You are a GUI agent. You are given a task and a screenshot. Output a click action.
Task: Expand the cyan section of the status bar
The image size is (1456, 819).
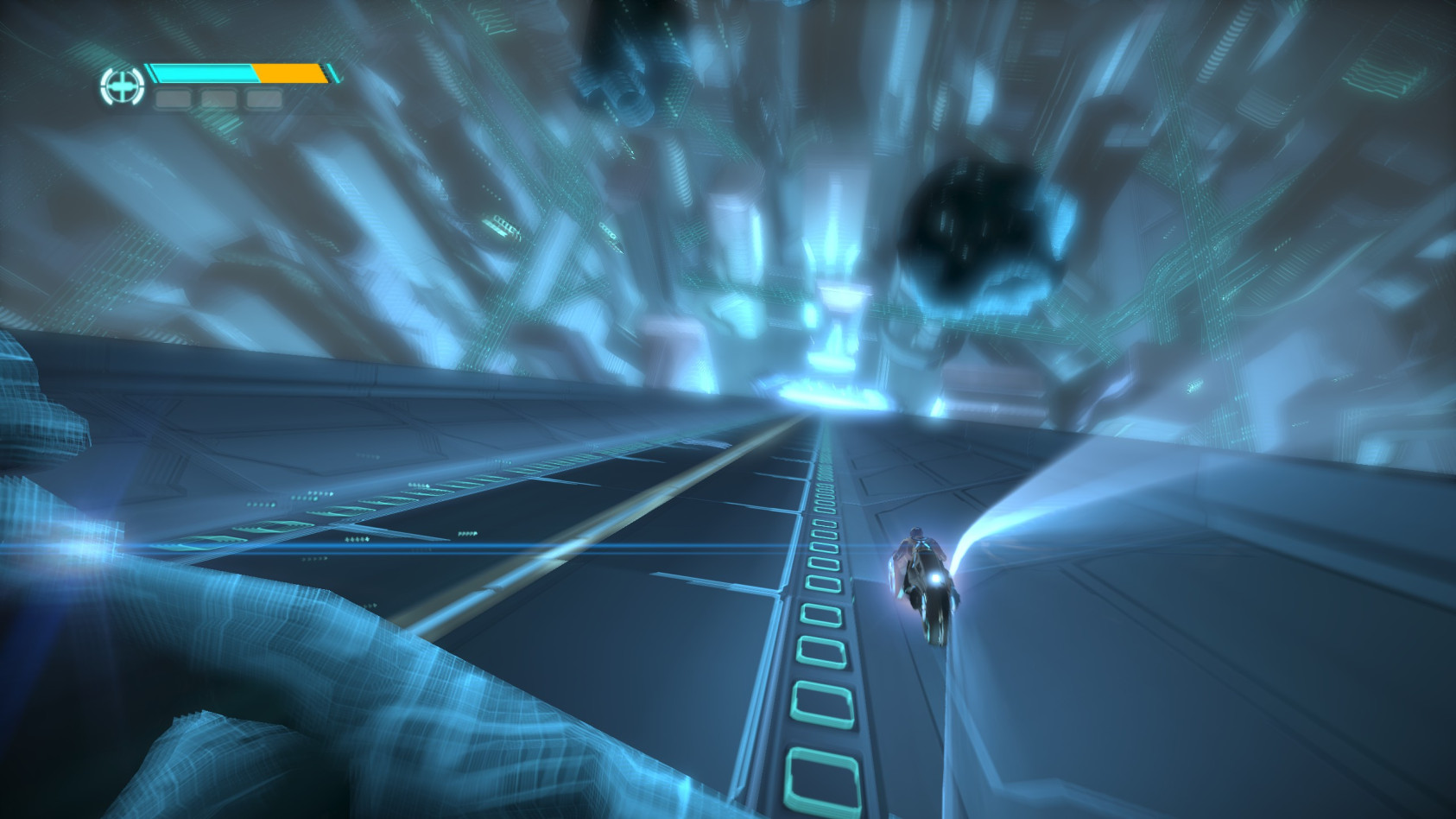(203, 73)
